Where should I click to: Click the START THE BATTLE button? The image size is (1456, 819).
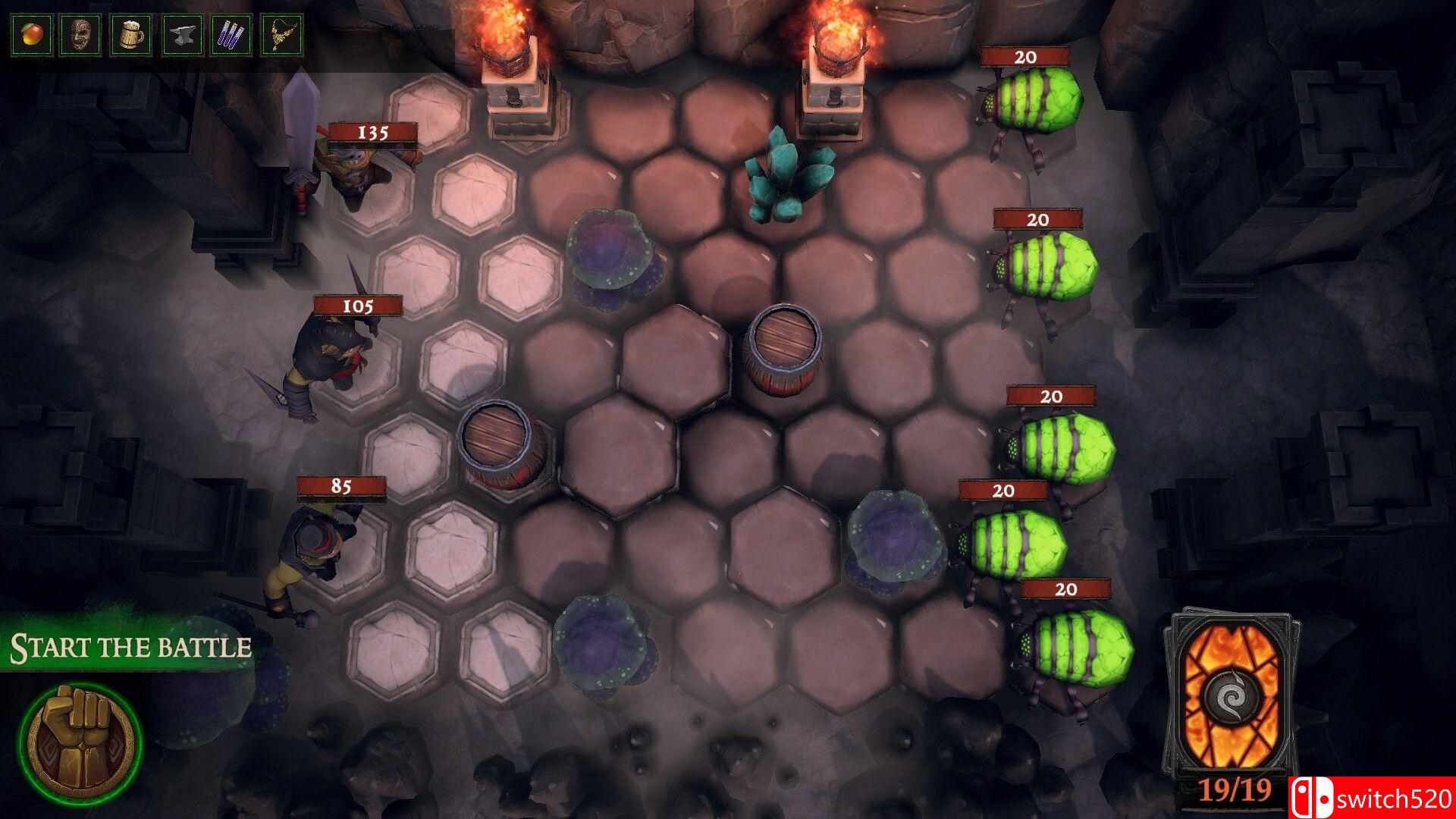(x=129, y=647)
